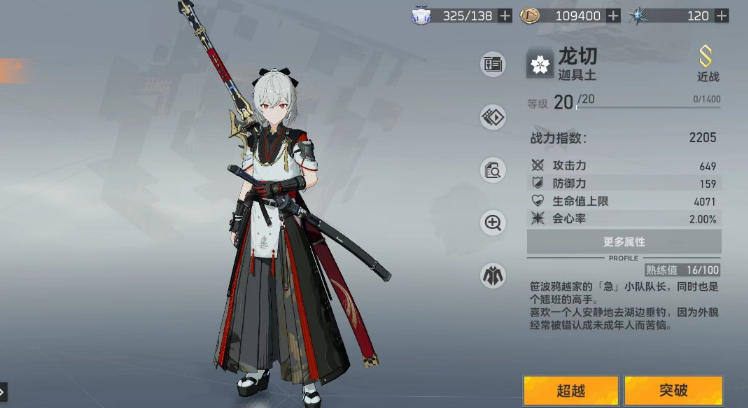Open the character profile card icon
748x408 pixels.
(x=492, y=65)
